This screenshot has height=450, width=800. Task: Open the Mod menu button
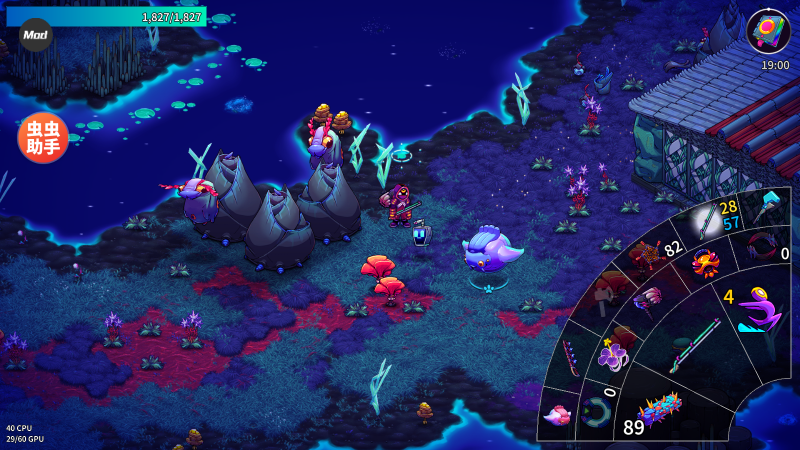[36, 34]
